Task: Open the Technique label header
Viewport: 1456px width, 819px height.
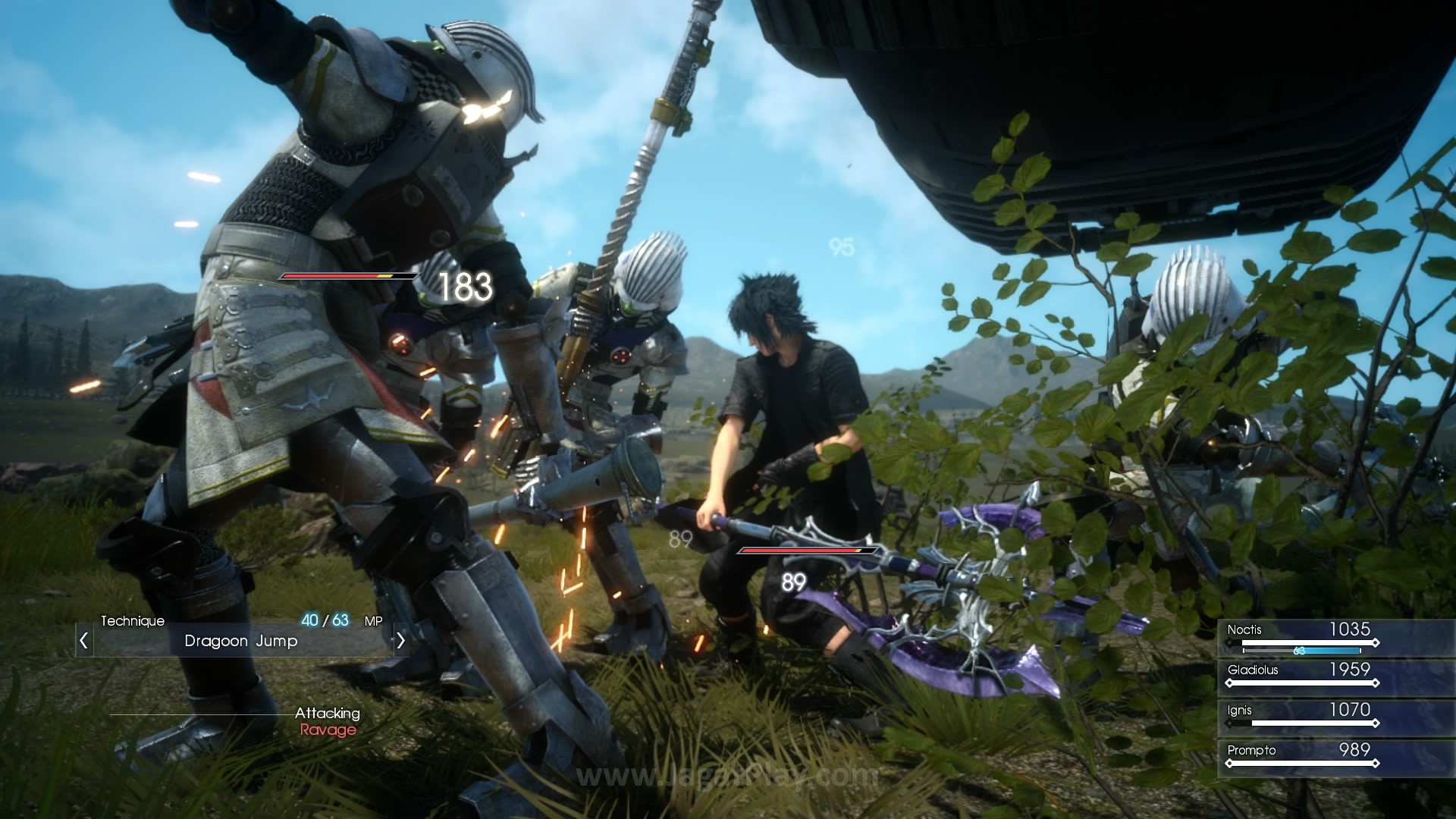Action: coord(133,620)
